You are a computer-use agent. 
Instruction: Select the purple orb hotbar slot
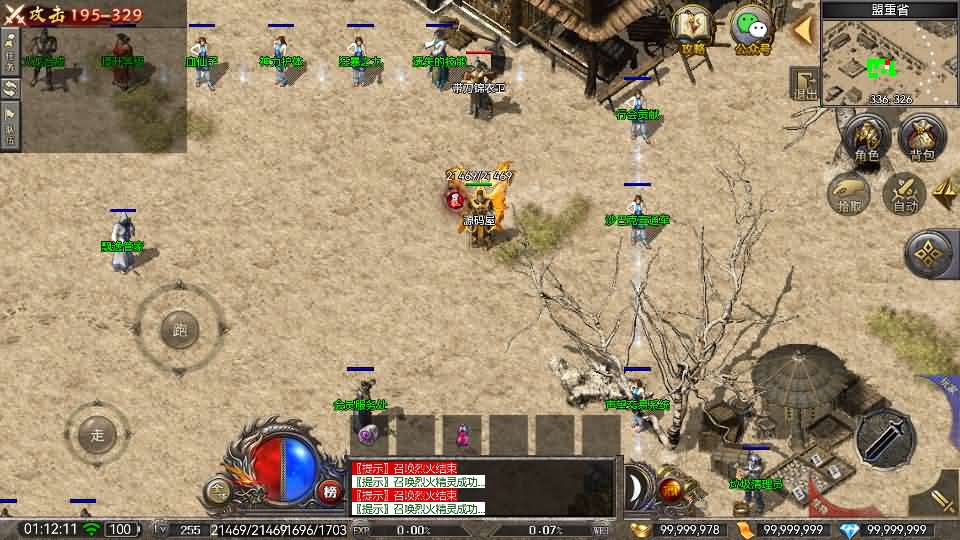point(368,435)
